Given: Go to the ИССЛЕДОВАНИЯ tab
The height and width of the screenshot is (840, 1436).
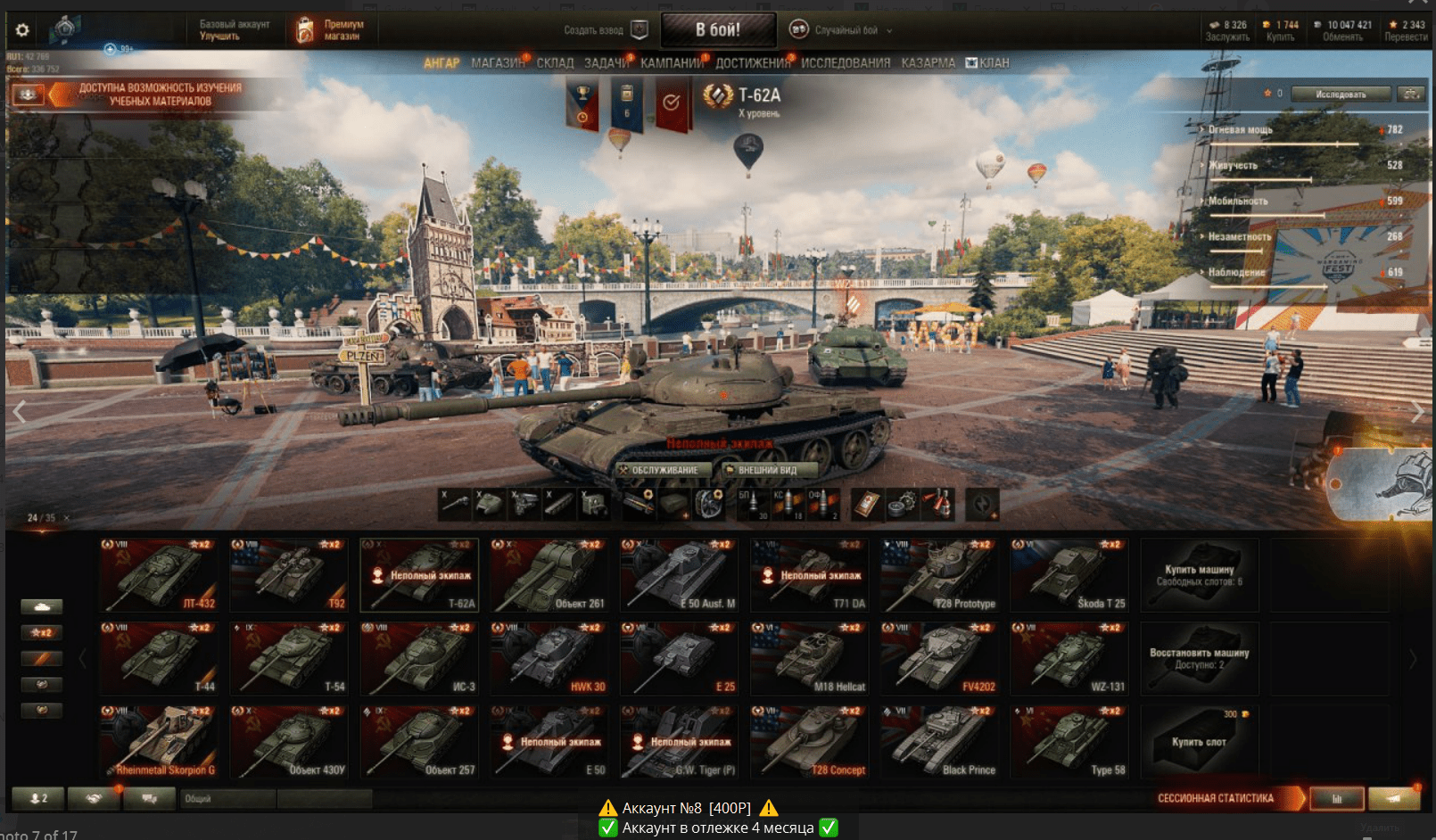Looking at the screenshot, I should [x=846, y=63].
